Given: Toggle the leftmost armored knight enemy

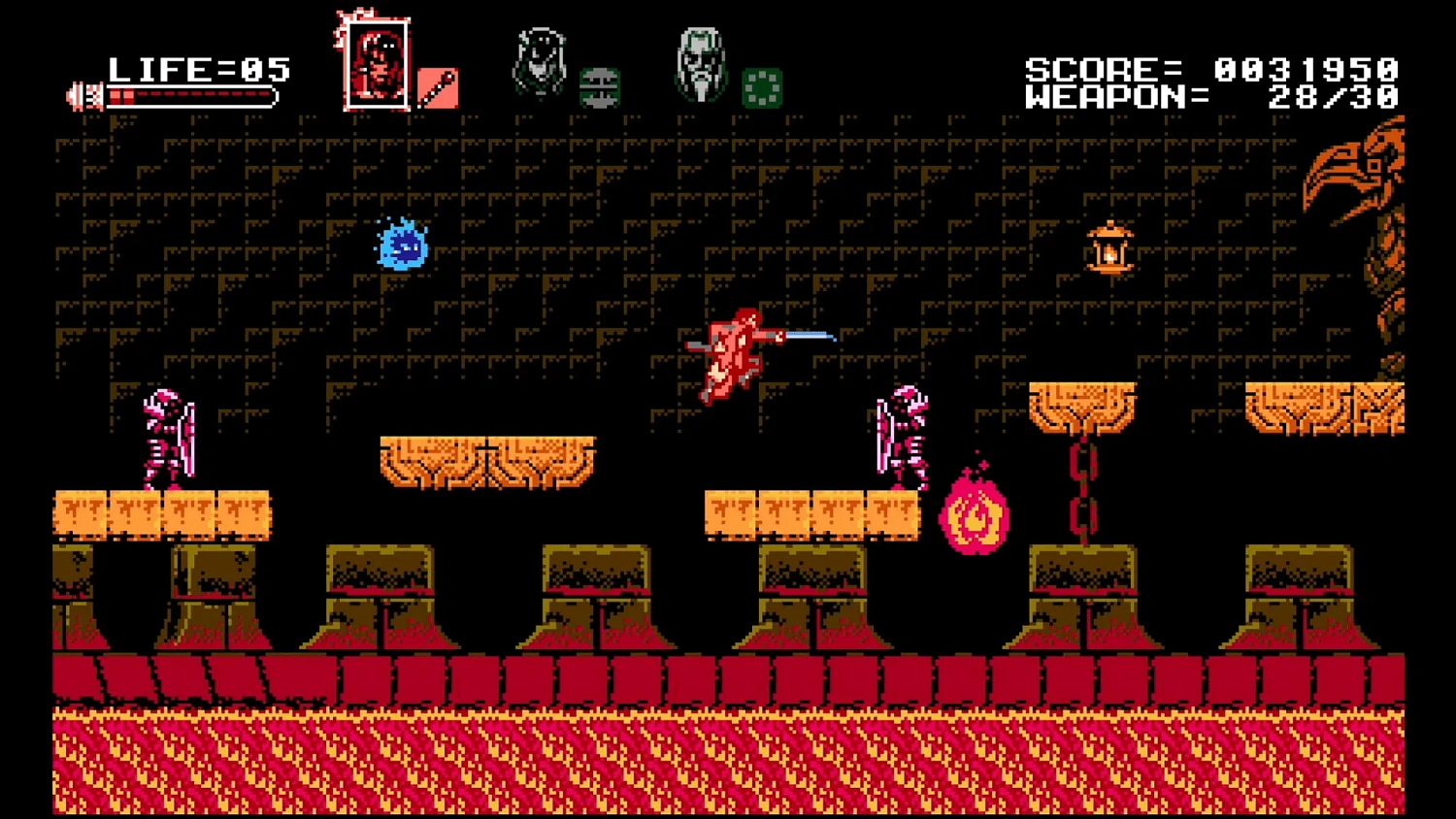Looking at the screenshot, I should pyautogui.click(x=167, y=435).
